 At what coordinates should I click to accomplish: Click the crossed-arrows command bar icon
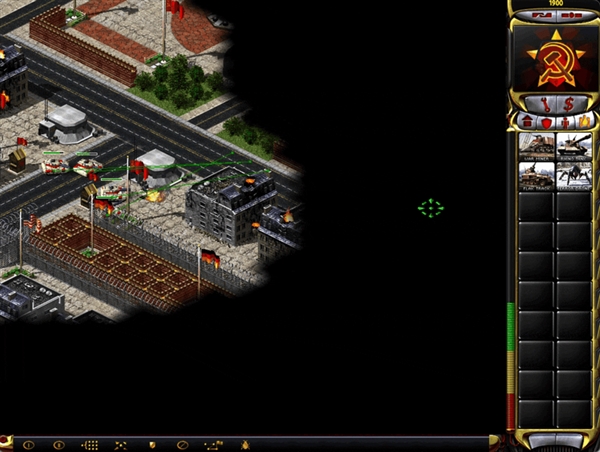point(120,444)
